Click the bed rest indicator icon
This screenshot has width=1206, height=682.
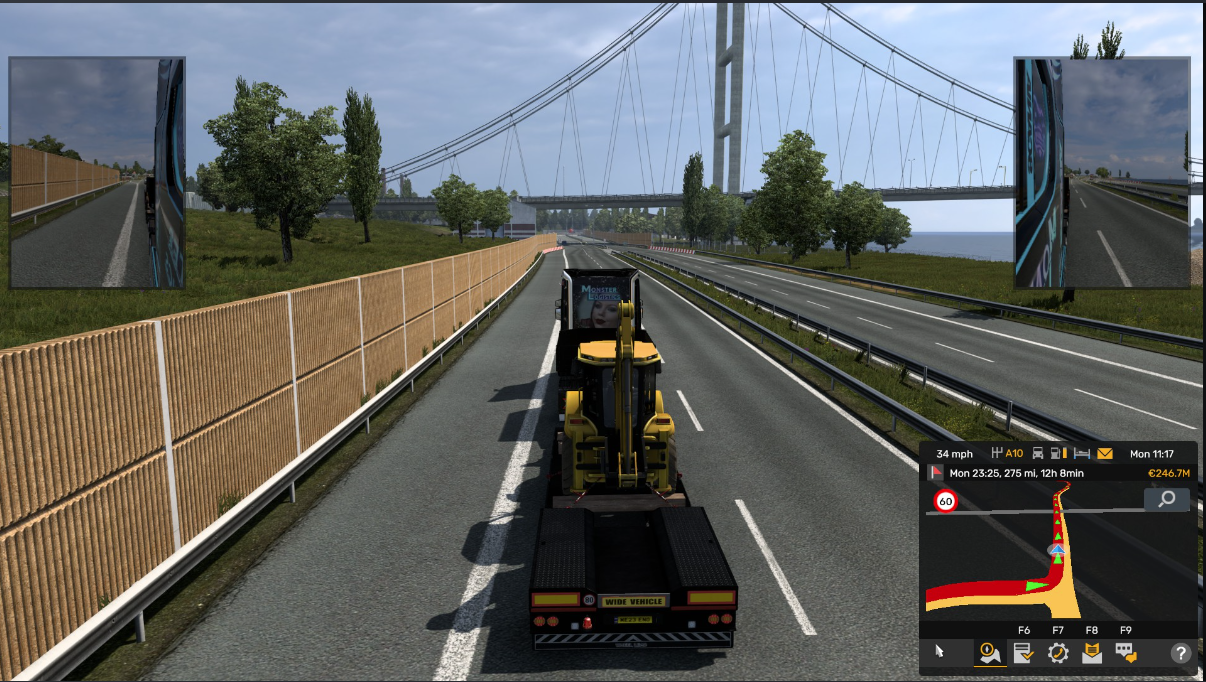[x=1082, y=454]
